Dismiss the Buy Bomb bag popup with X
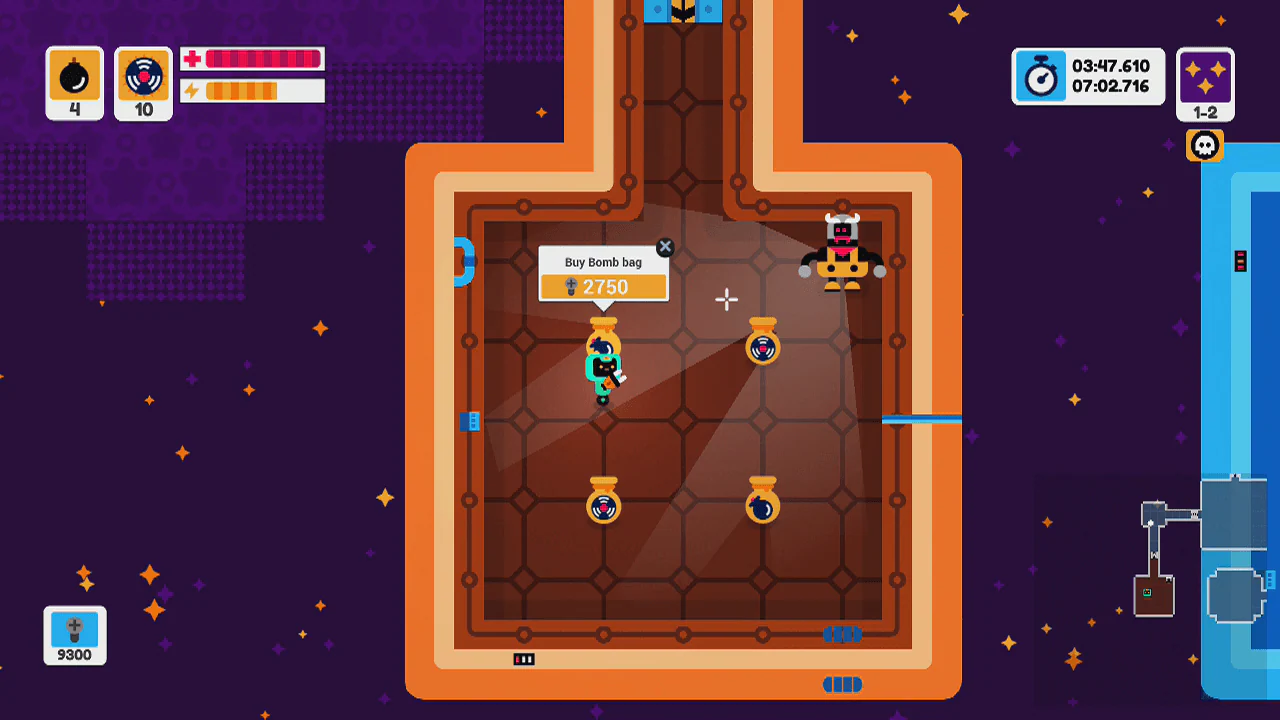 (x=665, y=247)
